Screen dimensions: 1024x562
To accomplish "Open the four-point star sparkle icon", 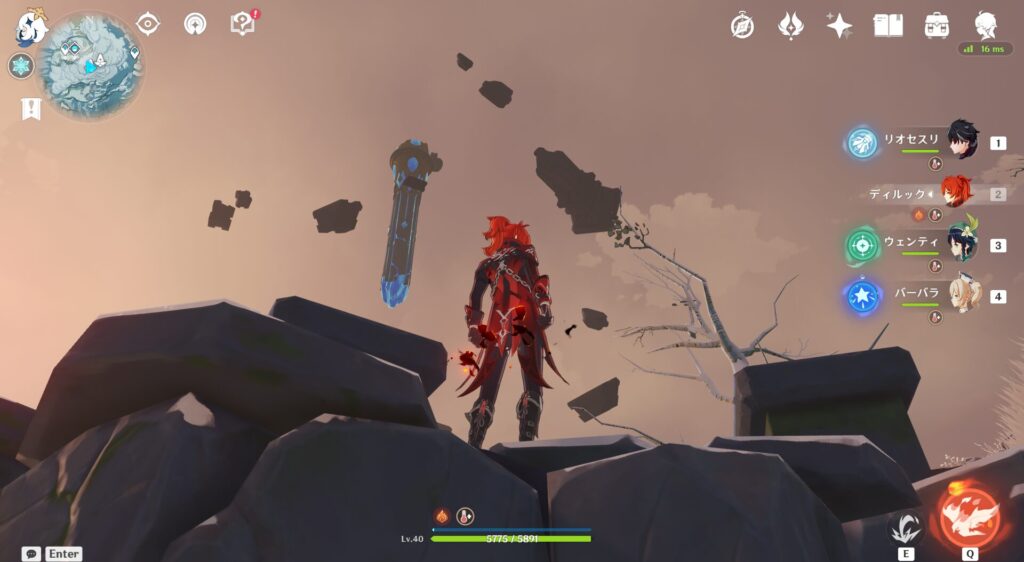I will coord(839,26).
